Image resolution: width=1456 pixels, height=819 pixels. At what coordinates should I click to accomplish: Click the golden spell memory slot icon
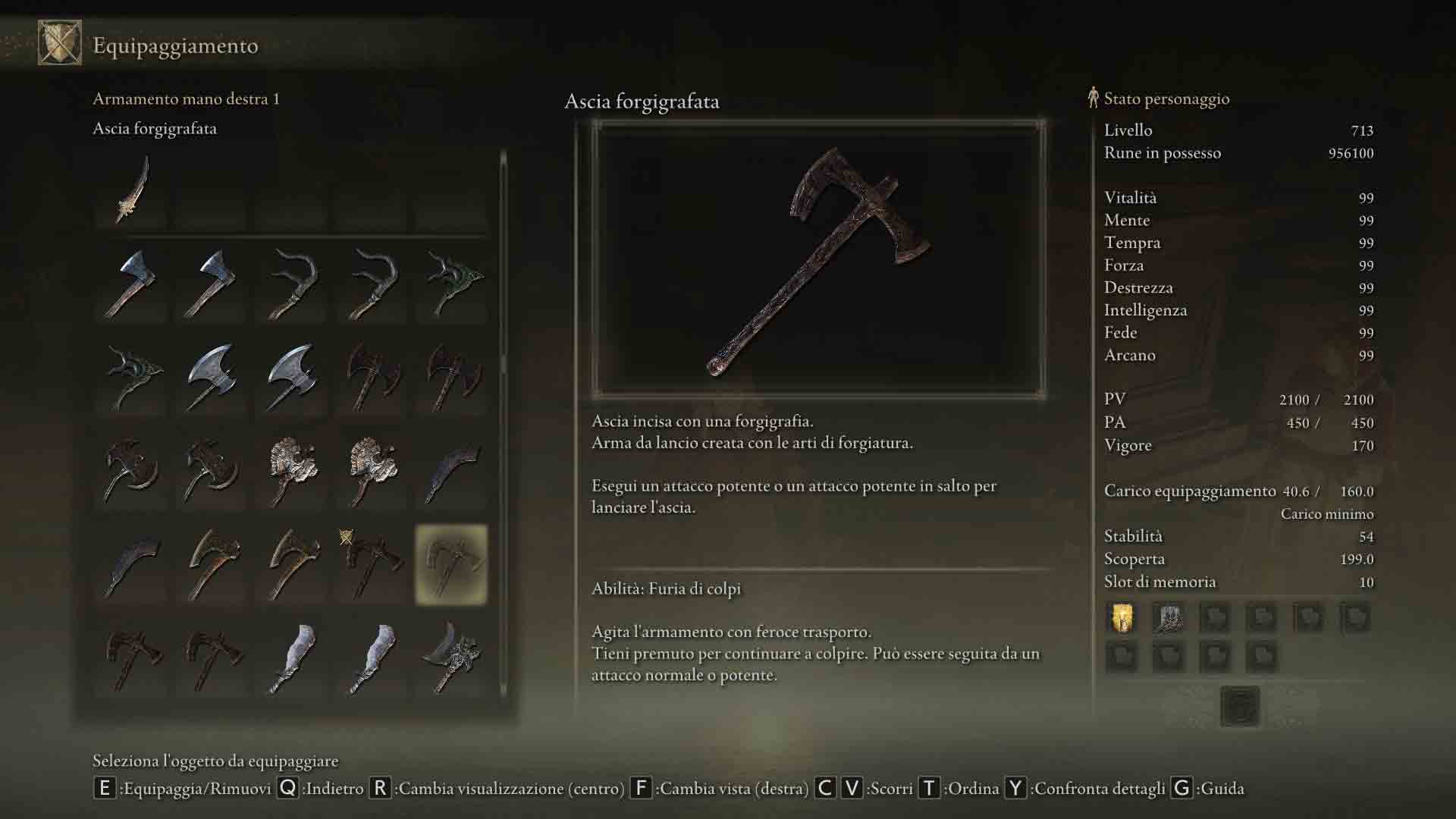1122,618
